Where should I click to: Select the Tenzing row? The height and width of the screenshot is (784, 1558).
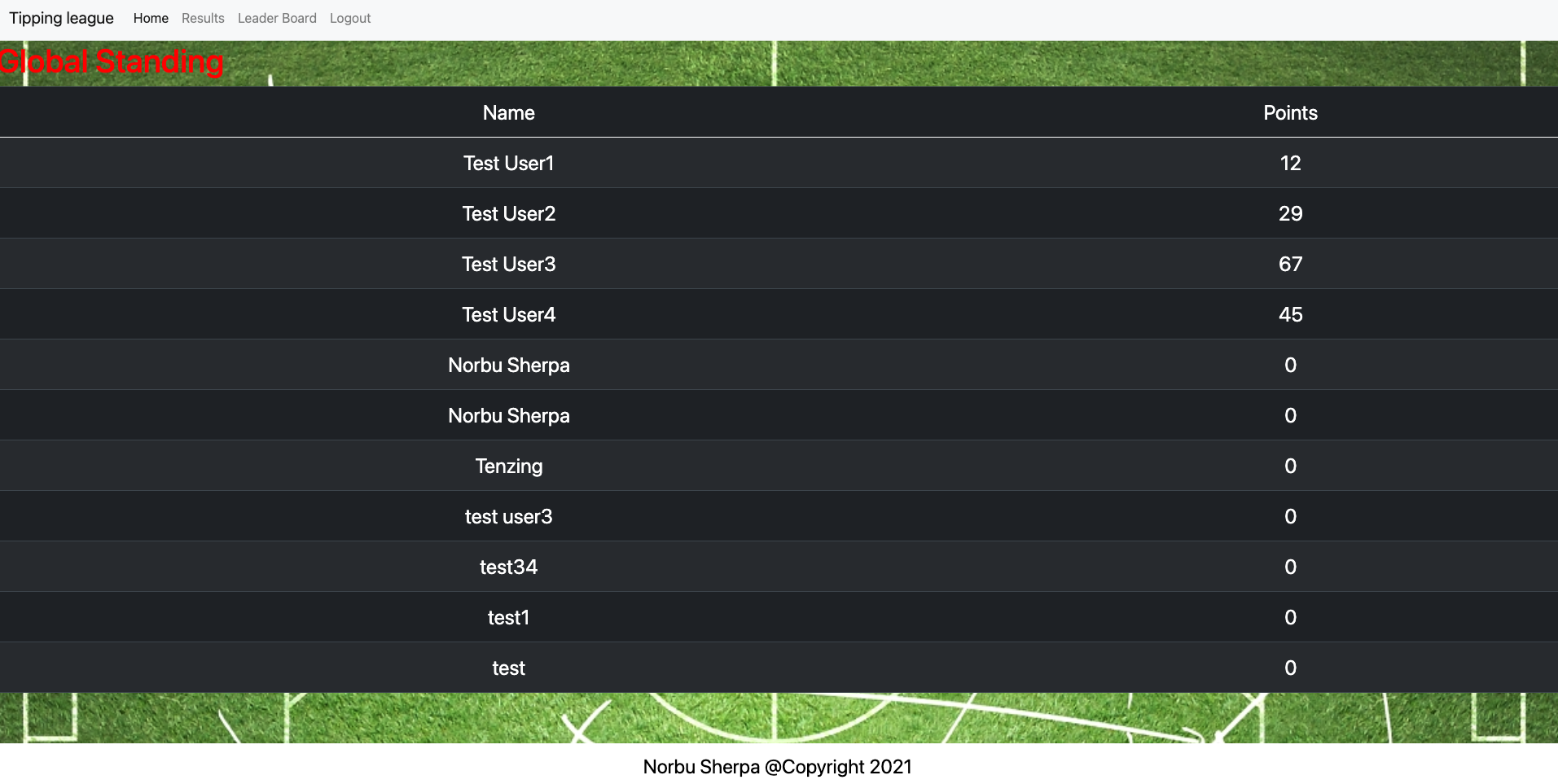(x=508, y=466)
